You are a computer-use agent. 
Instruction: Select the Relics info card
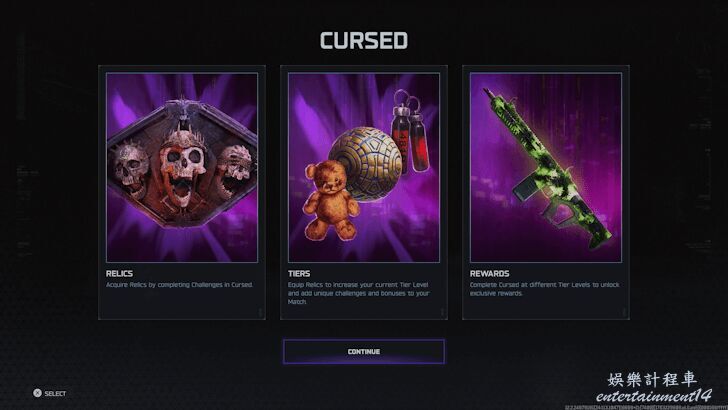point(182,193)
